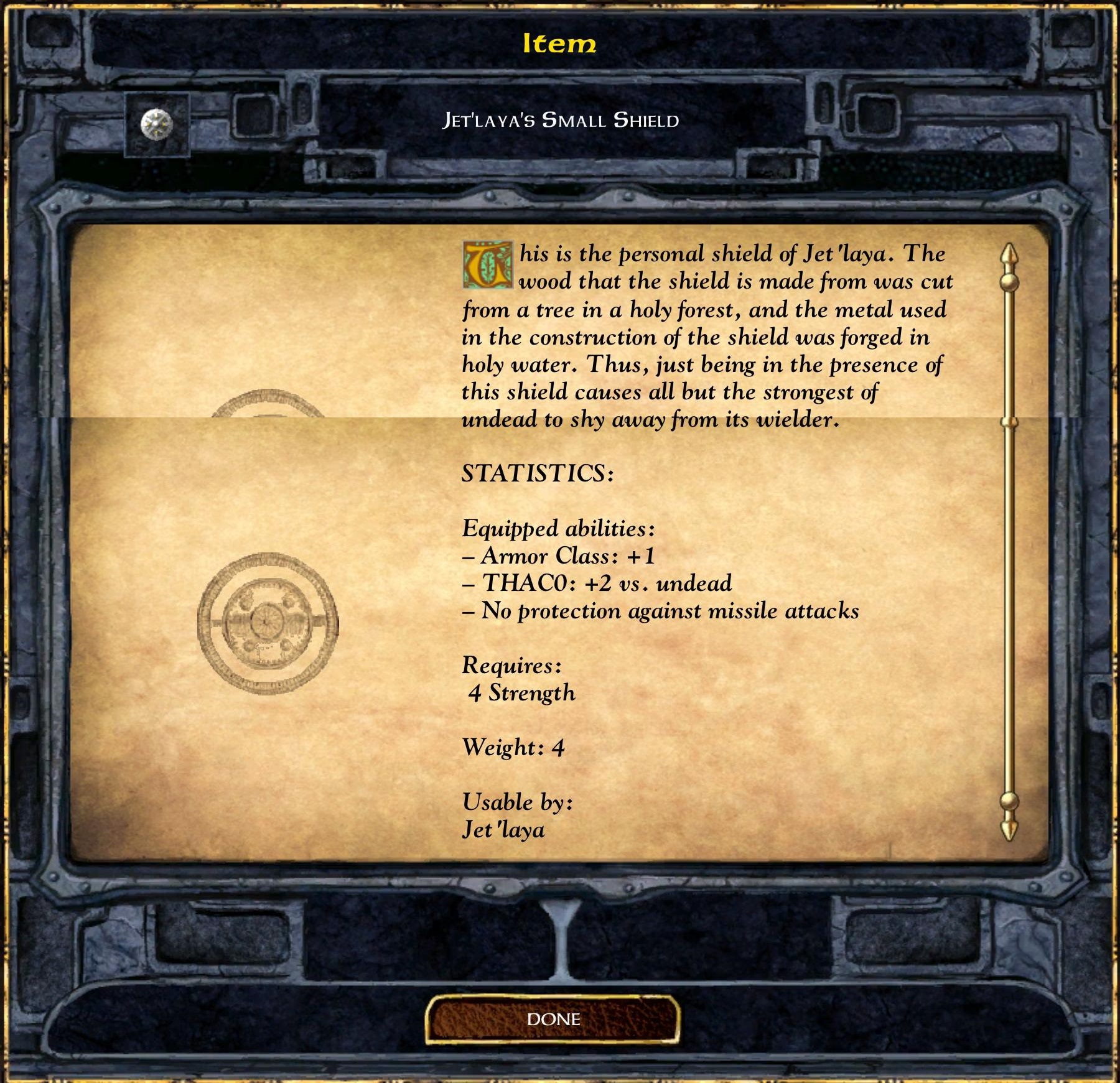The image size is (1120, 1083).
Task: Click the shield item icon slot
Action: [157, 125]
